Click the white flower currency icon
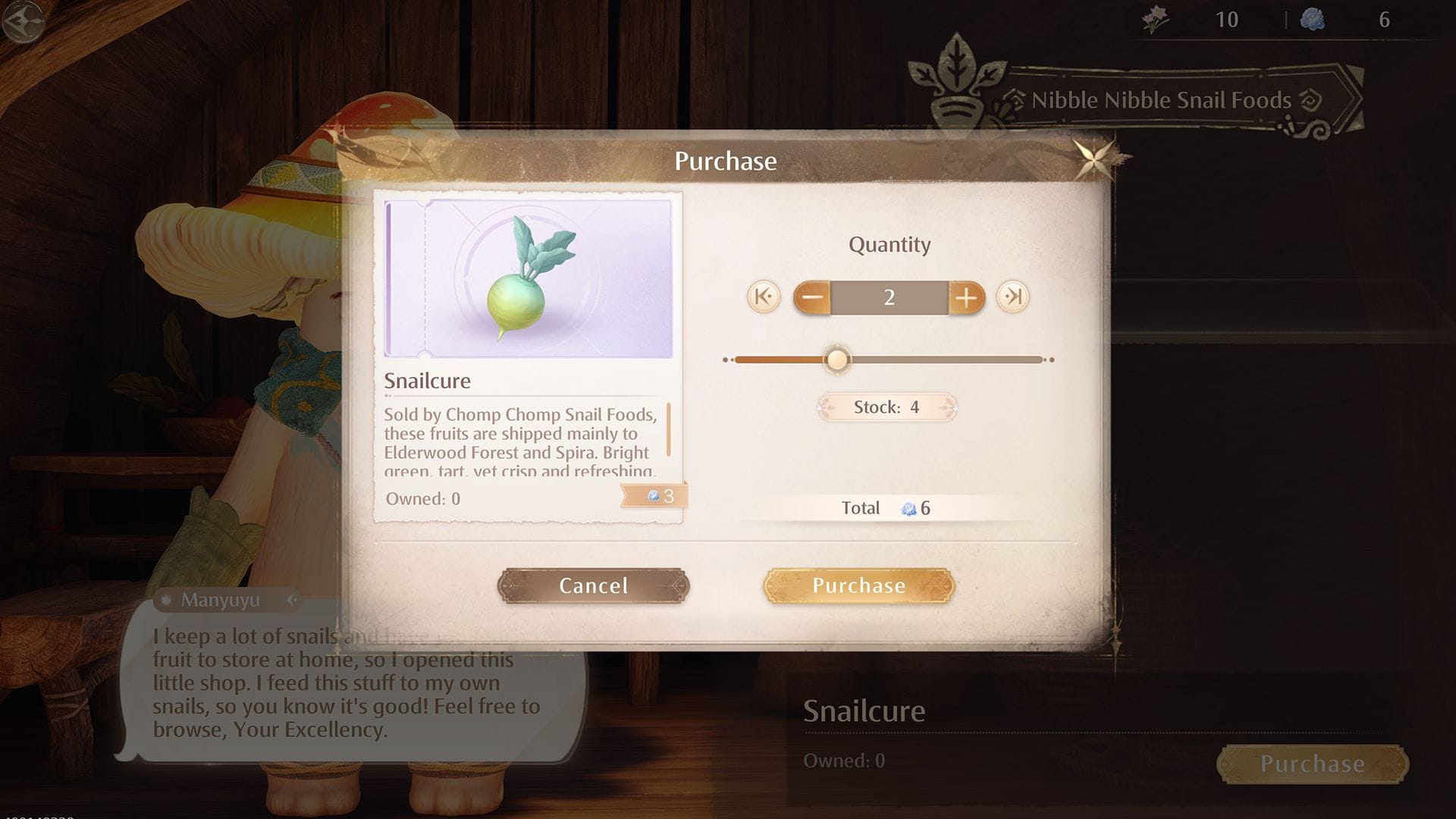The width and height of the screenshot is (1456, 819). click(1153, 20)
